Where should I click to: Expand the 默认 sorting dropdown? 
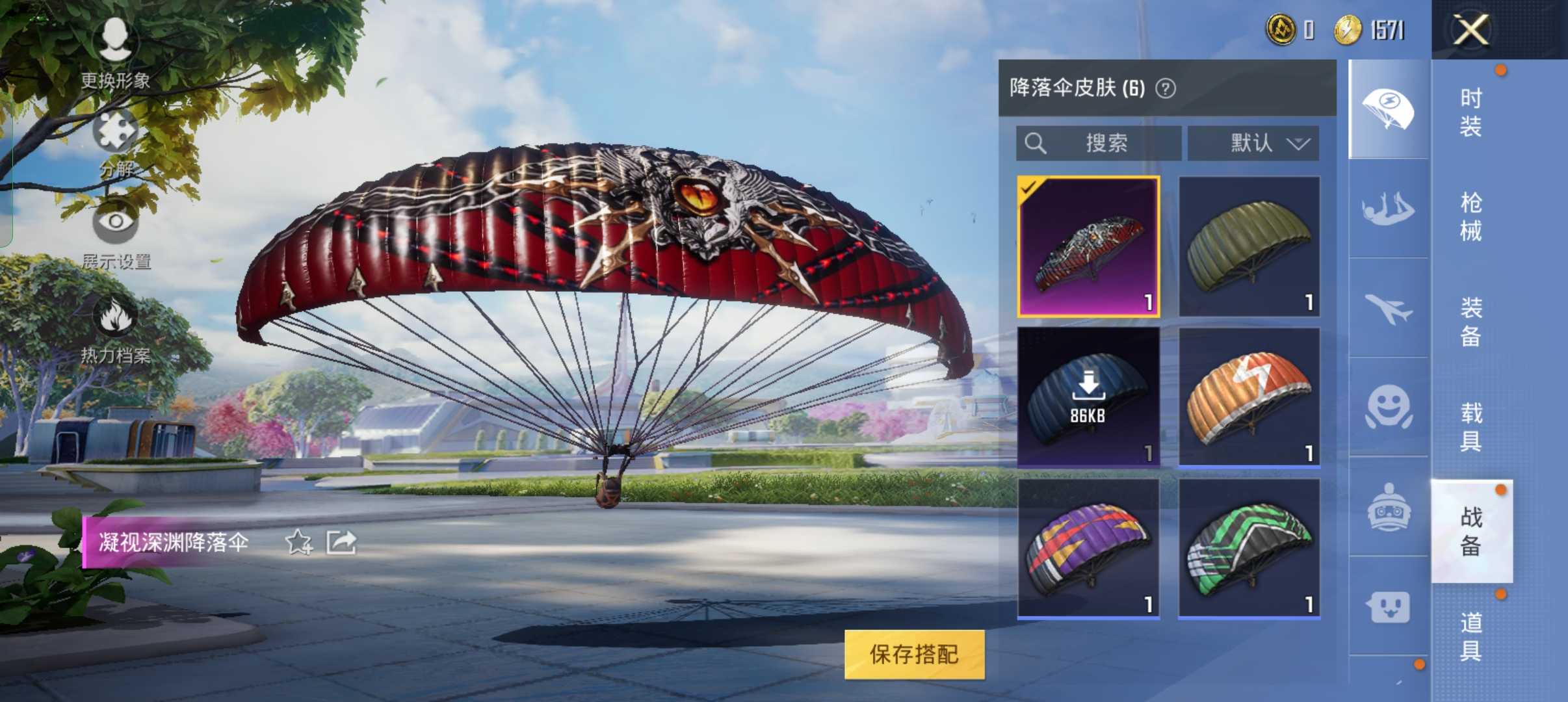pos(1253,143)
